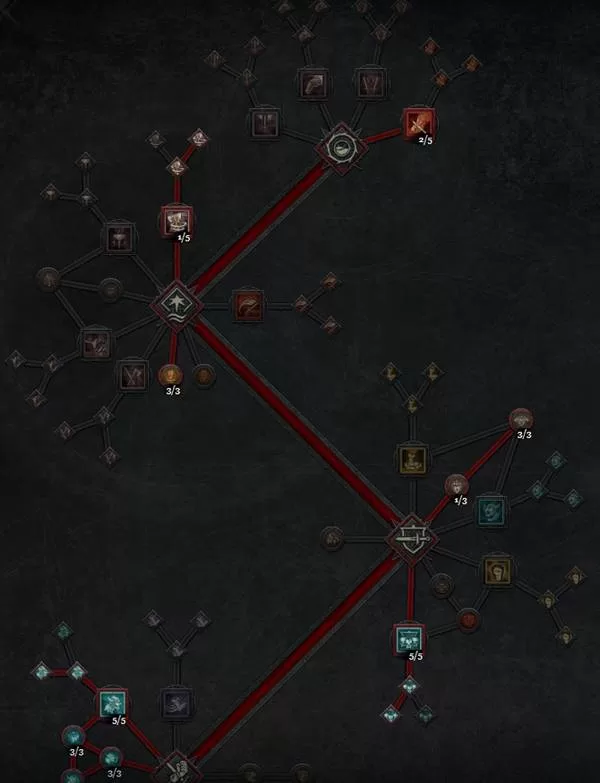Click the diamond hub node with oval emblem
This screenshot has height=783, width=600.
coord(341,150)
